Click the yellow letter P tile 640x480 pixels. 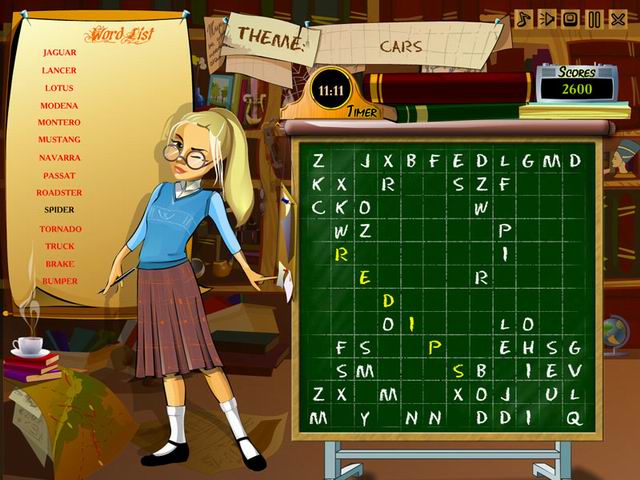click(x=435, y=347)
